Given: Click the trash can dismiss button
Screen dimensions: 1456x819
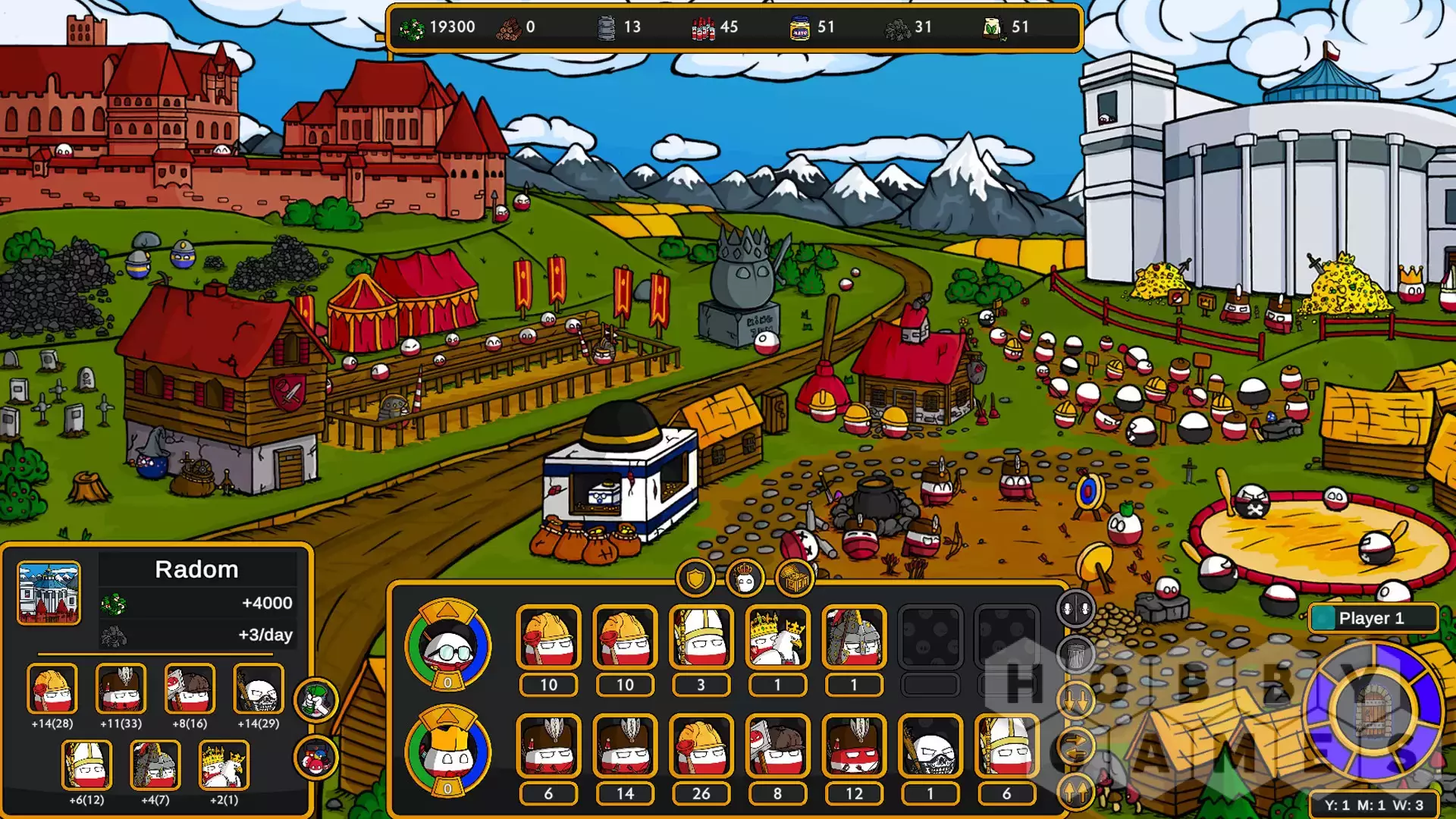Looking at the screenshot, I should [x=1075, y=654].
